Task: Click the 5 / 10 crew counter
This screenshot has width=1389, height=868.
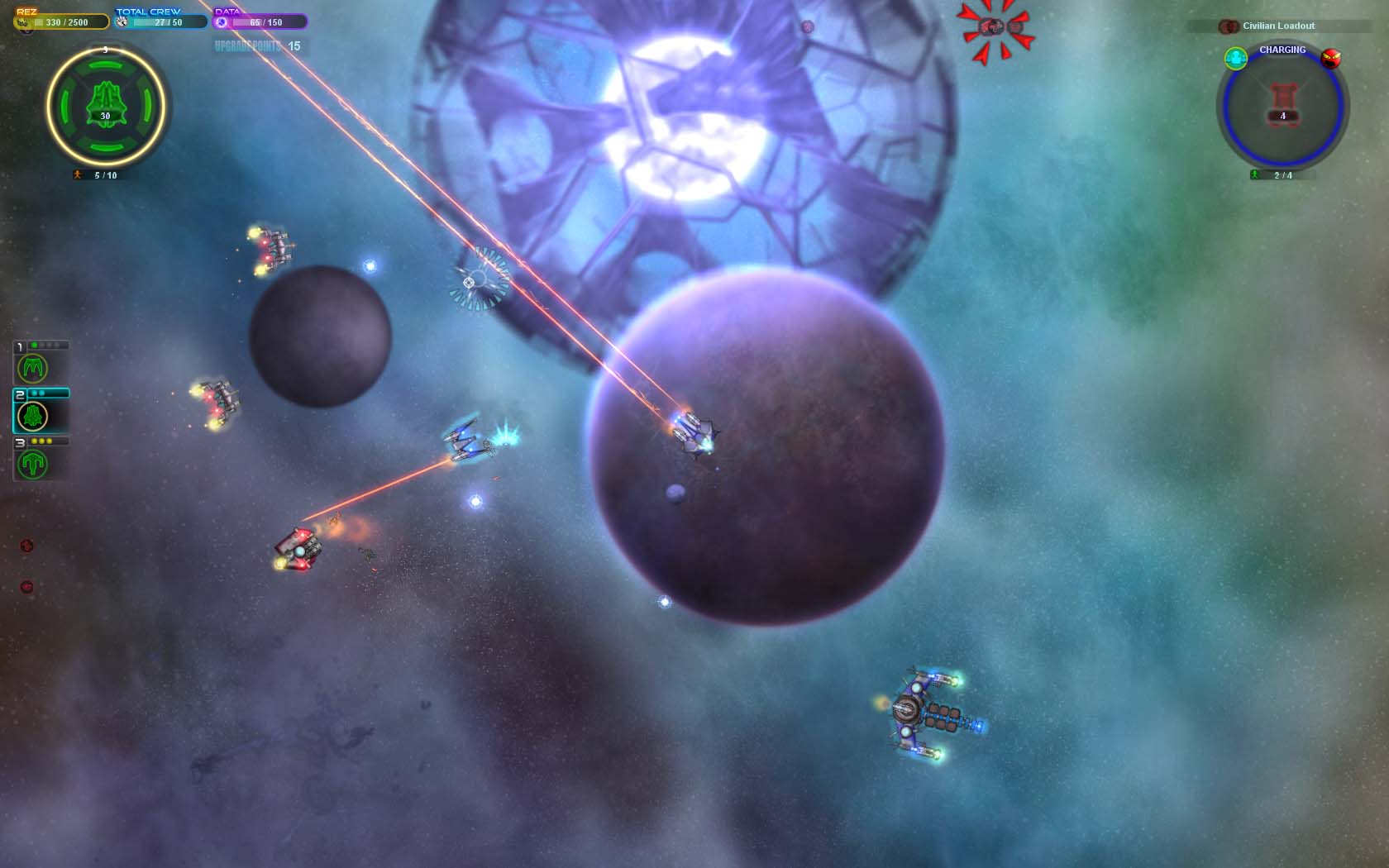Action: tap(104, 175)
